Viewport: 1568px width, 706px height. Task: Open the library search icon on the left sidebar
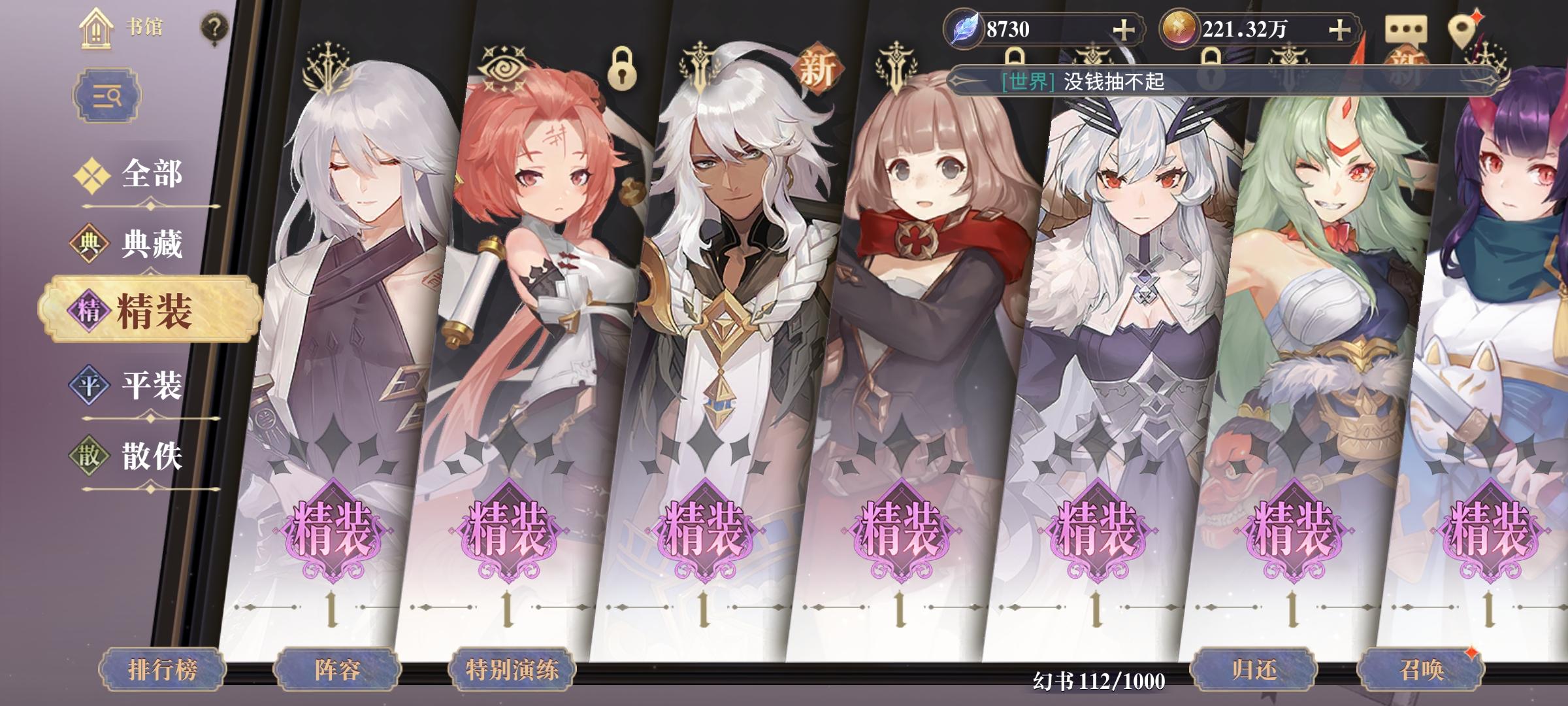tap(108, 94)
